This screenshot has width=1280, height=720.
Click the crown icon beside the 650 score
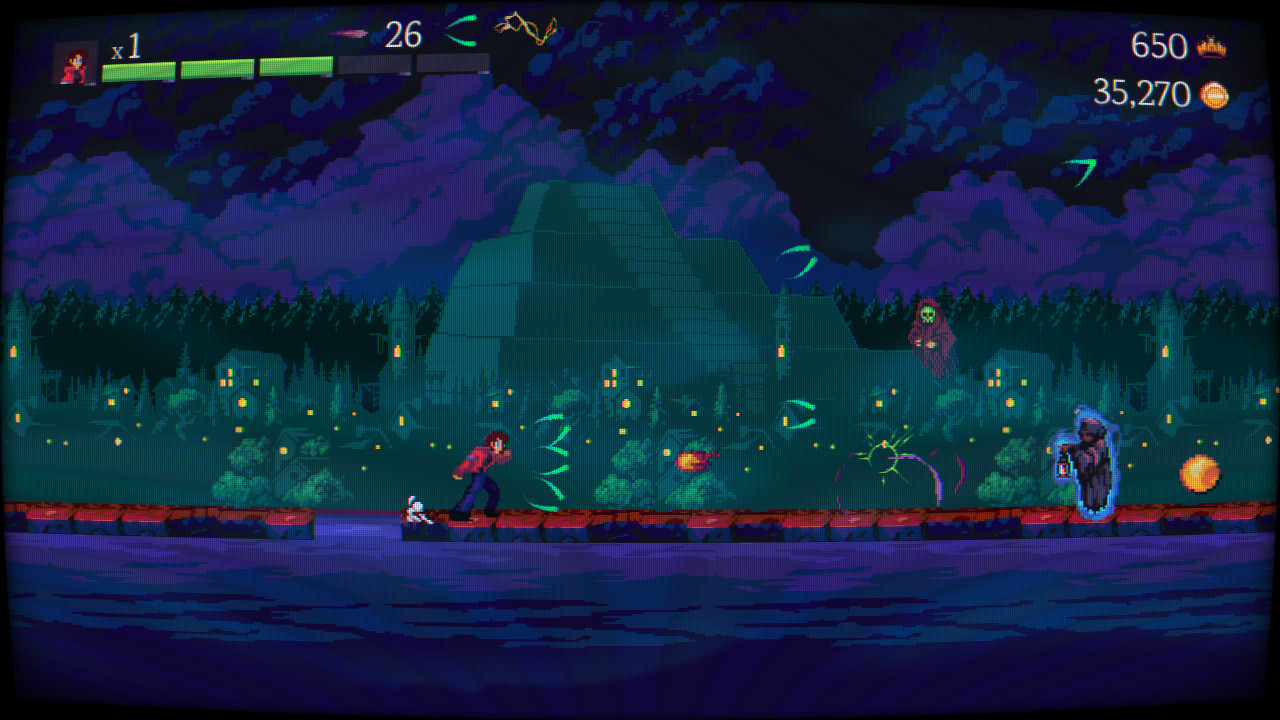(x=1212, y=47)
